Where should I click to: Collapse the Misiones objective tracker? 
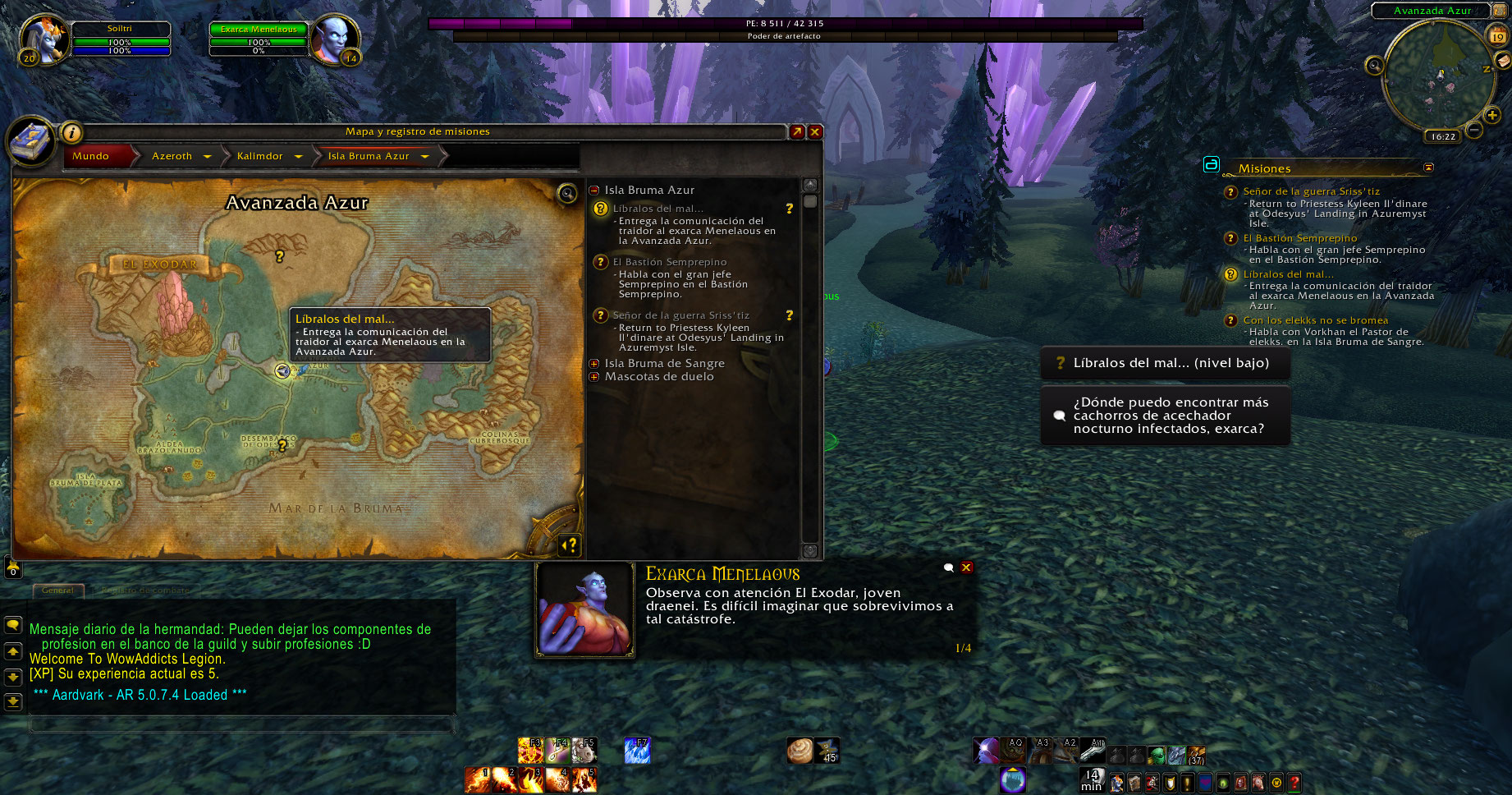tap(1428, 168)
